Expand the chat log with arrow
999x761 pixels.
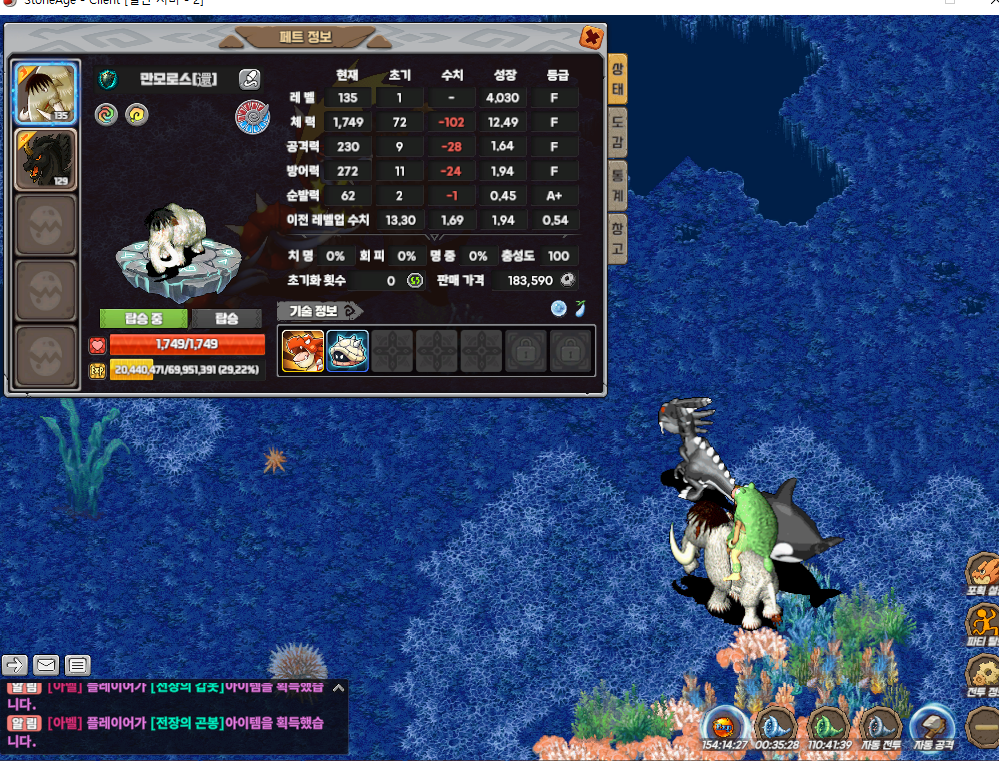click(338, 688)
